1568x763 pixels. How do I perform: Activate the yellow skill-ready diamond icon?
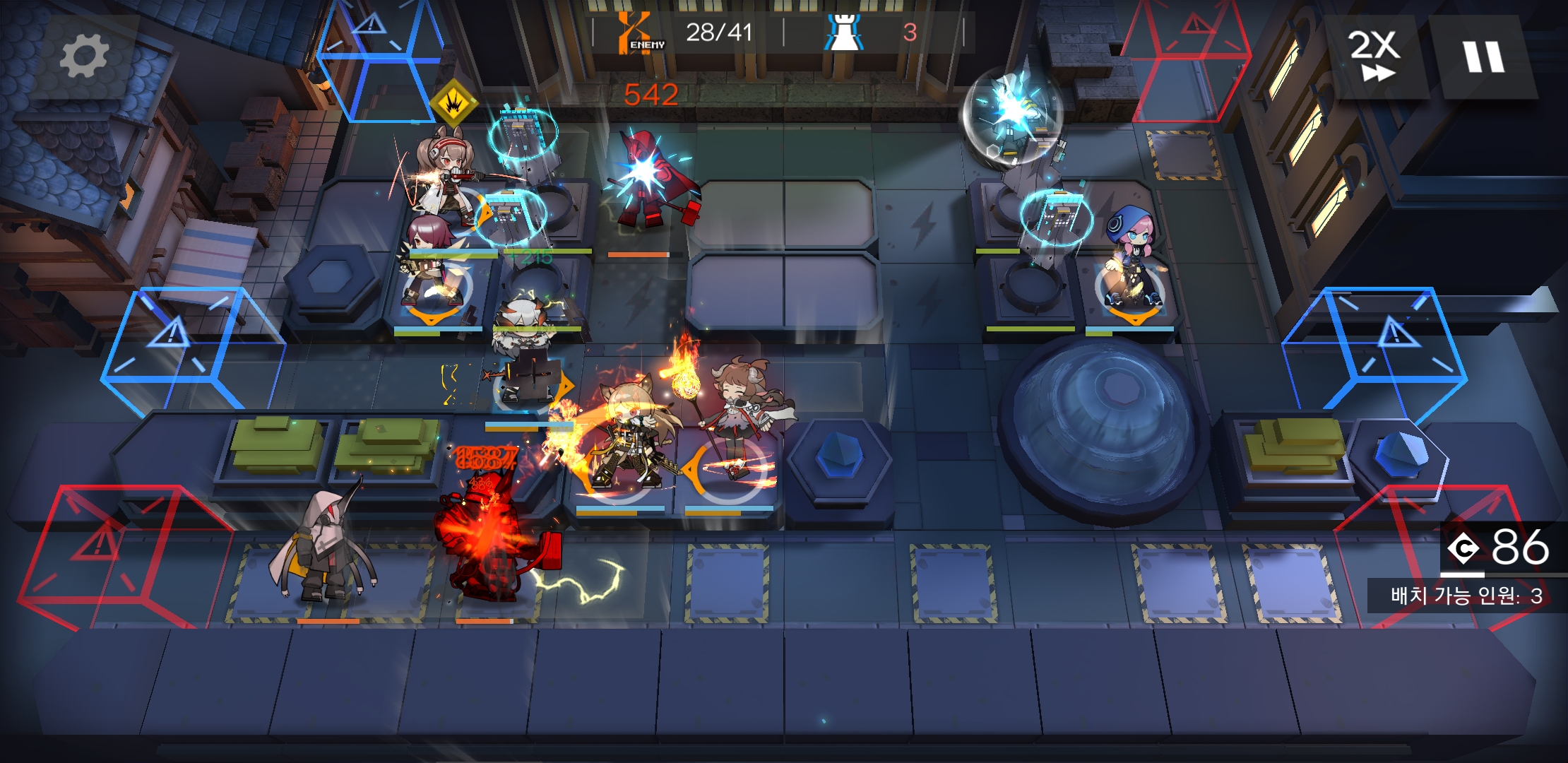(x=453, y=104)
